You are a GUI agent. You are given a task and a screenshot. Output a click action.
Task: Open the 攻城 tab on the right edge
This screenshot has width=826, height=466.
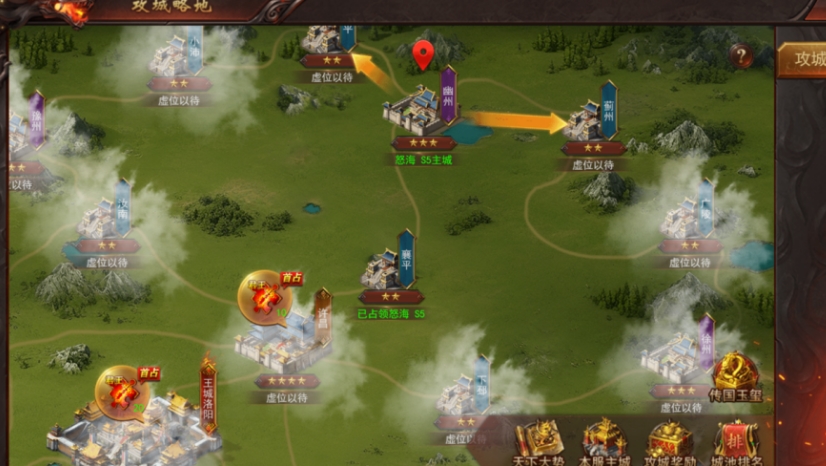tap(803, 59)
